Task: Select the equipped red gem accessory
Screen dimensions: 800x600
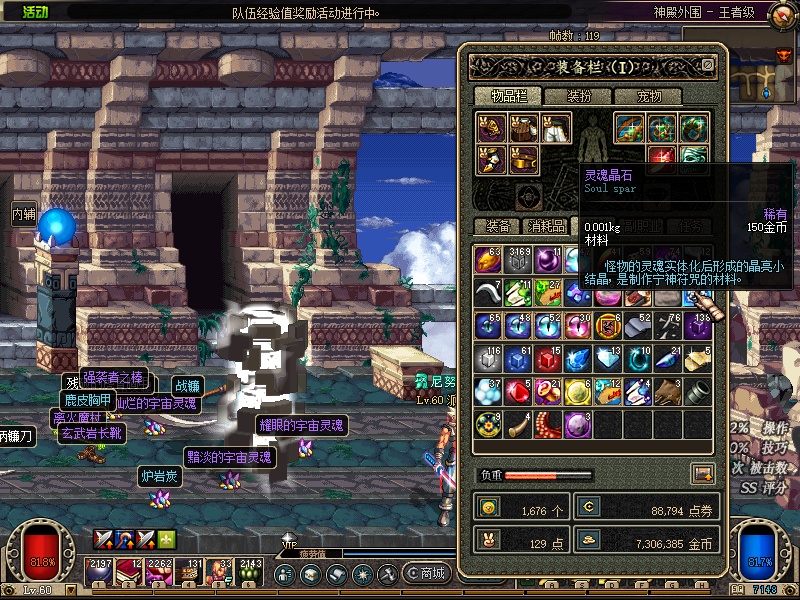Action: (x=660, y=158)
